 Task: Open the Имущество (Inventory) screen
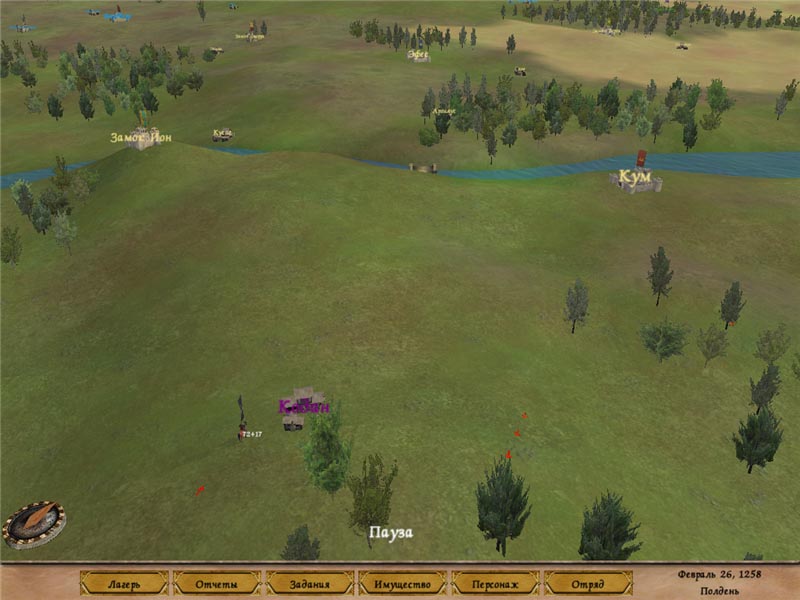point(402,583)
